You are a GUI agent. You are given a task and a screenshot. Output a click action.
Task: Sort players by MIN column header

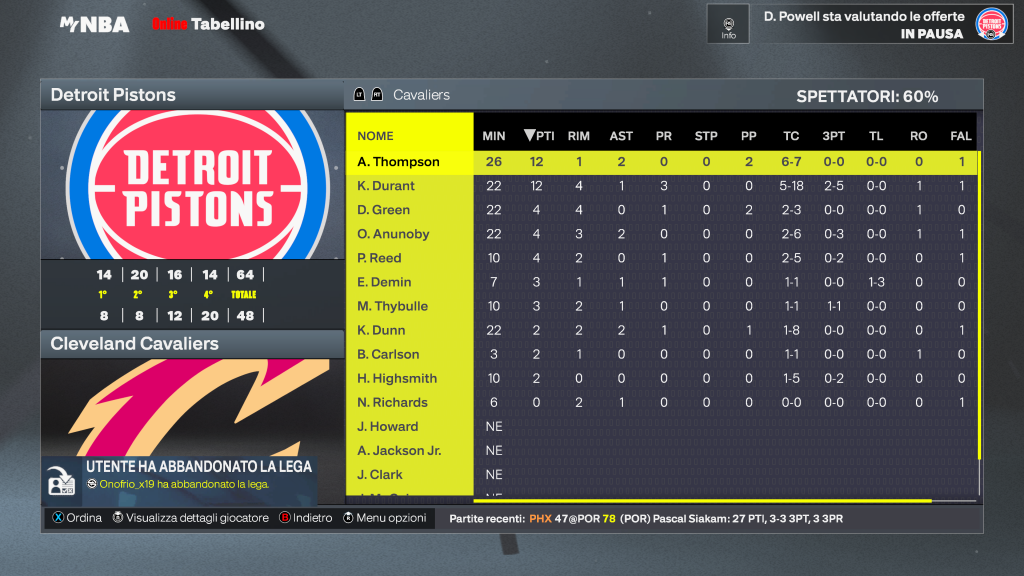coord(494,136)
